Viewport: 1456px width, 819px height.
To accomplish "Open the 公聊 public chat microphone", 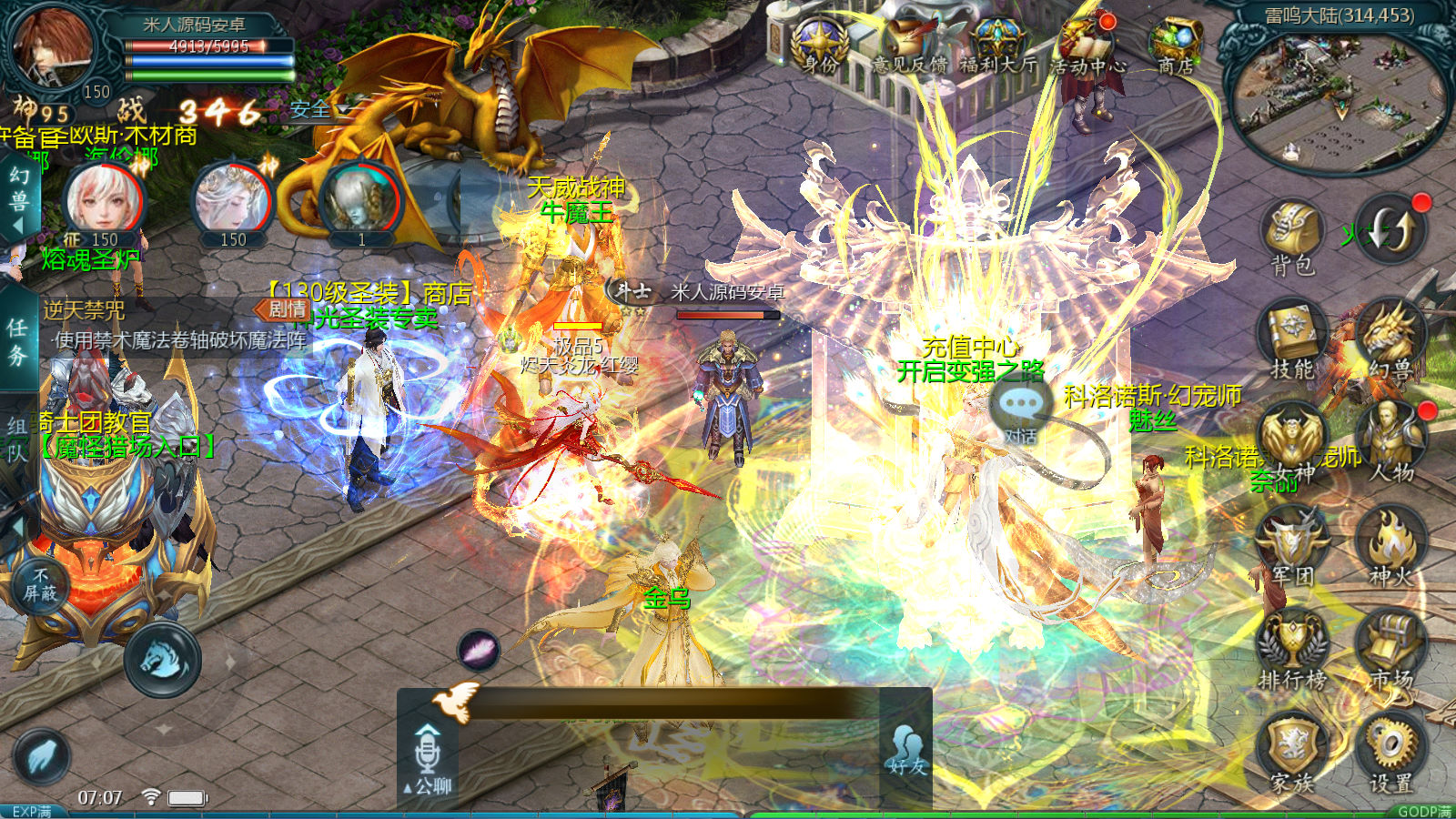I will click(428, 757).
